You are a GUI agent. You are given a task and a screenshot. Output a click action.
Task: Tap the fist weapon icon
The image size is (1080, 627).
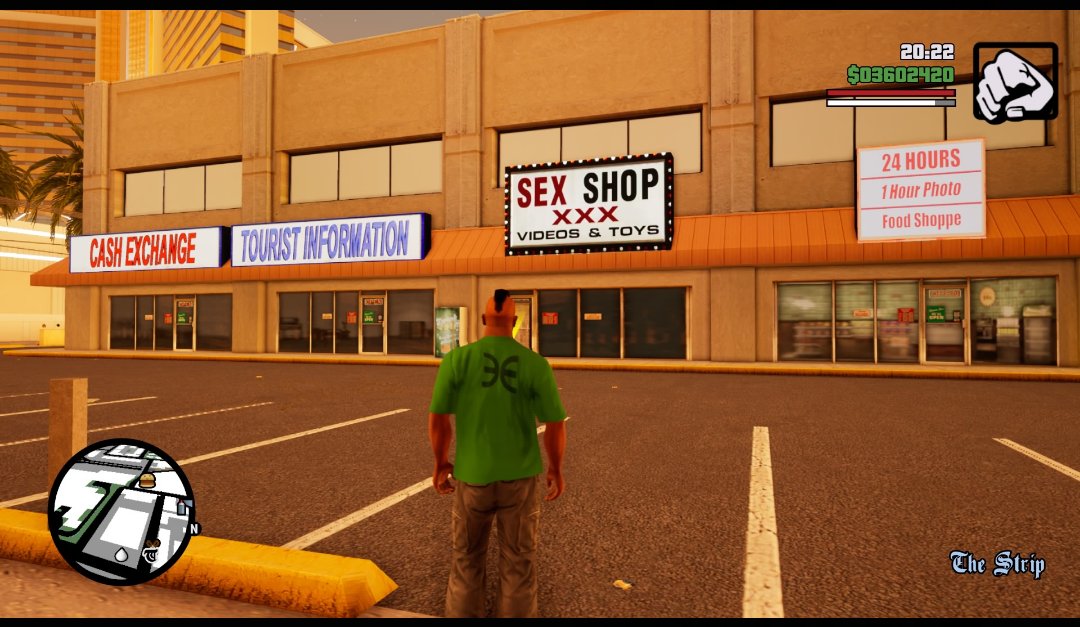(x=1015, y=81)
